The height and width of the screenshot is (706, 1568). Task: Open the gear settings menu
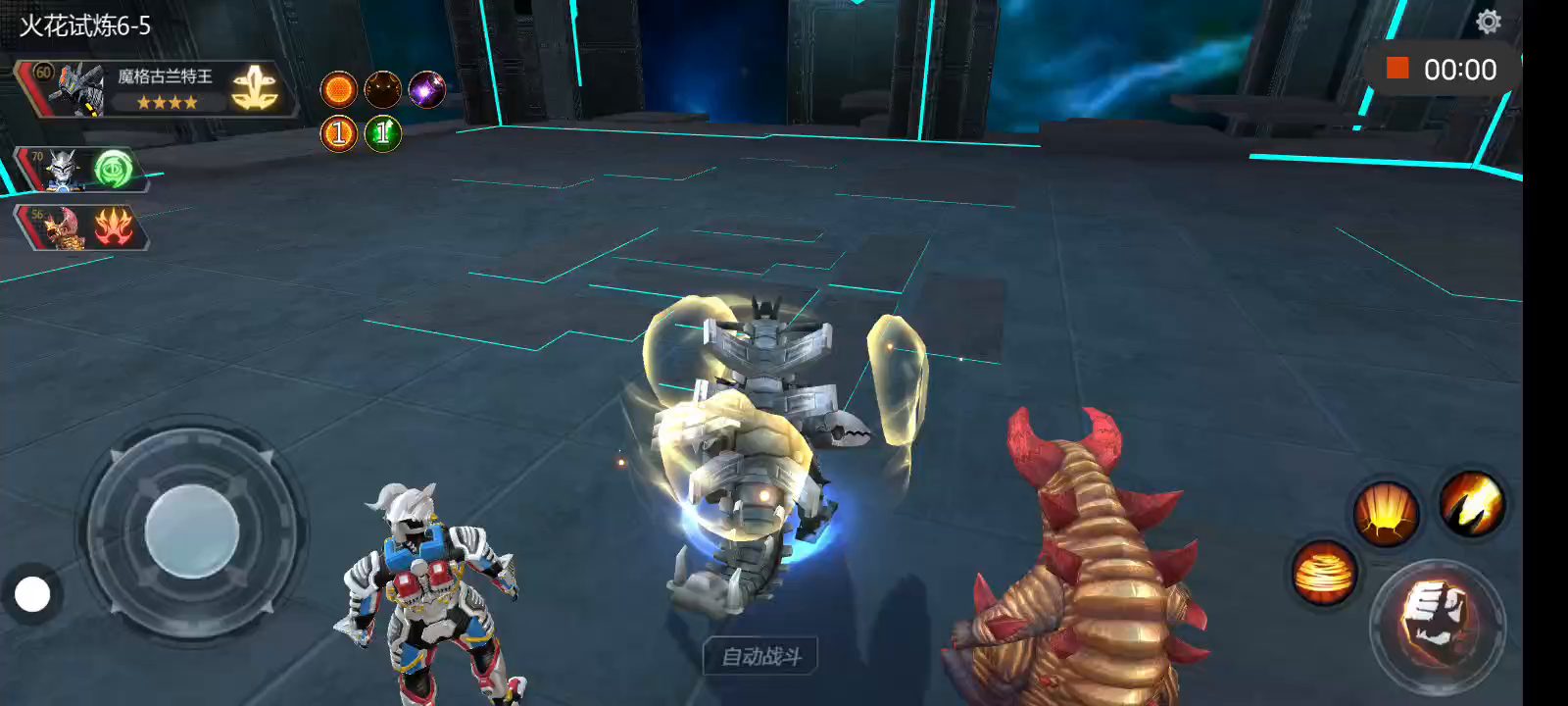(x=1488, y=22)
